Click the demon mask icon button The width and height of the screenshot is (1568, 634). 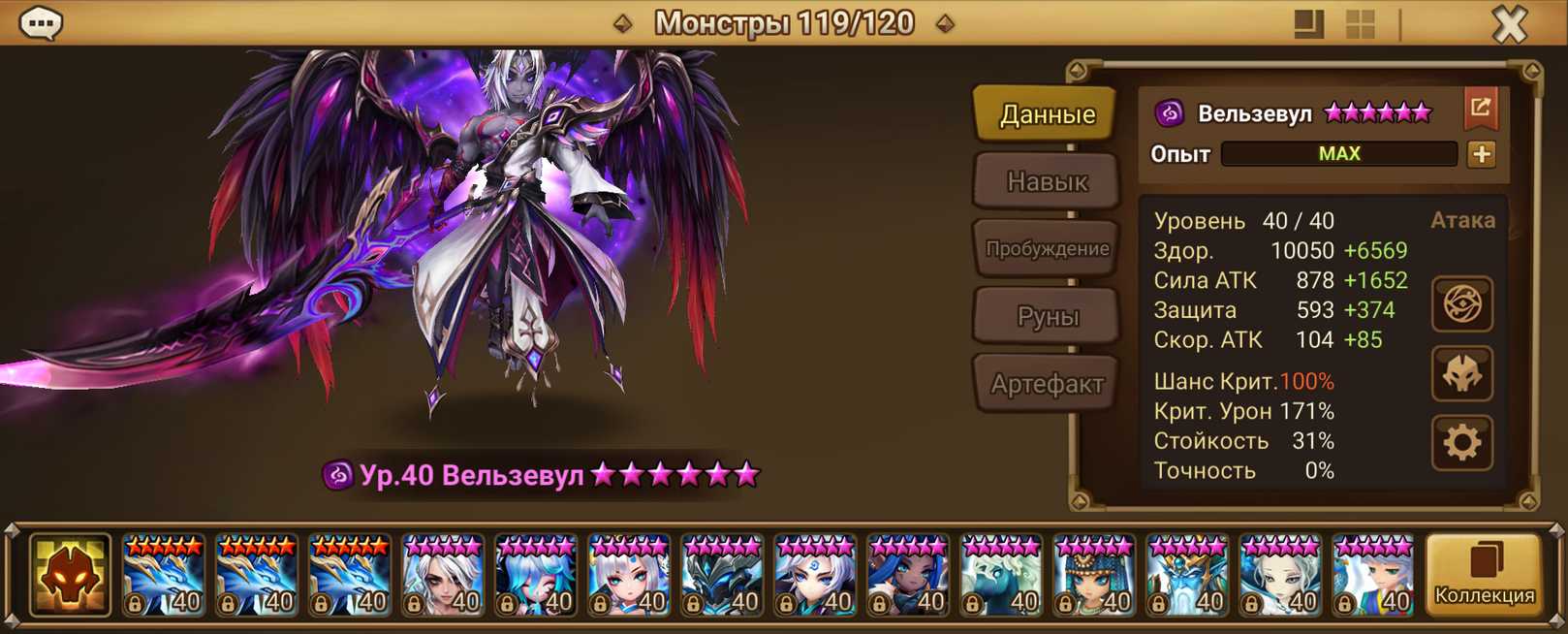[x=1461, y=374]
